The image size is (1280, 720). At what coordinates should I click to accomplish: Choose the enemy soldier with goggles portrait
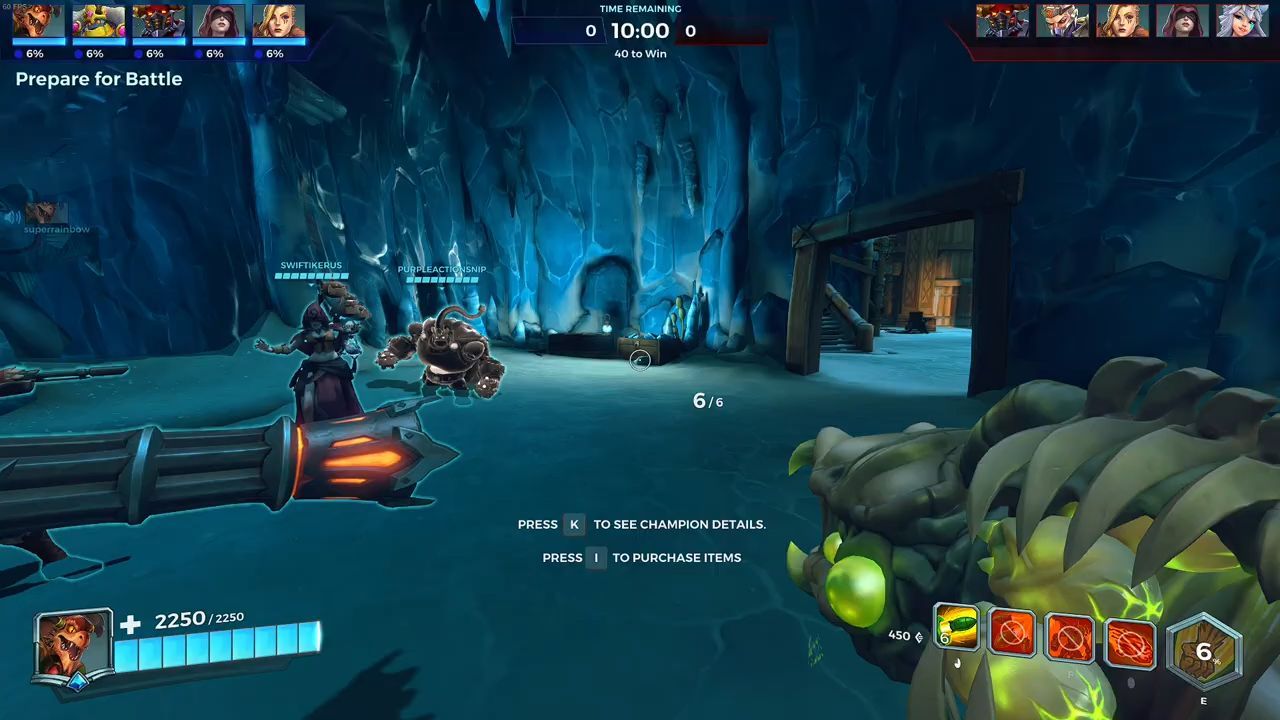(x=1062, y=21)
